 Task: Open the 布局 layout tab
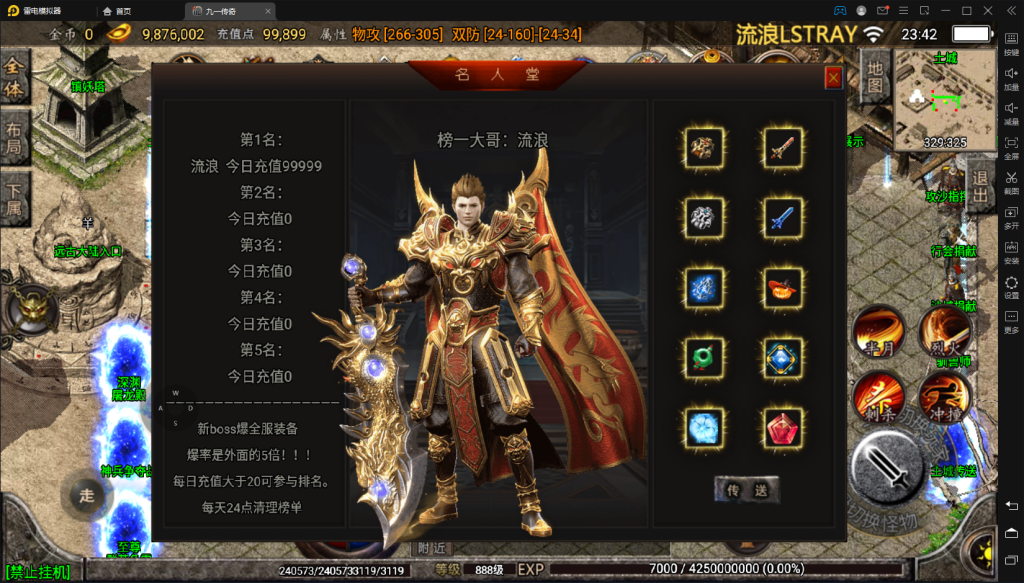pyautogui.click(x=15, y=138)
